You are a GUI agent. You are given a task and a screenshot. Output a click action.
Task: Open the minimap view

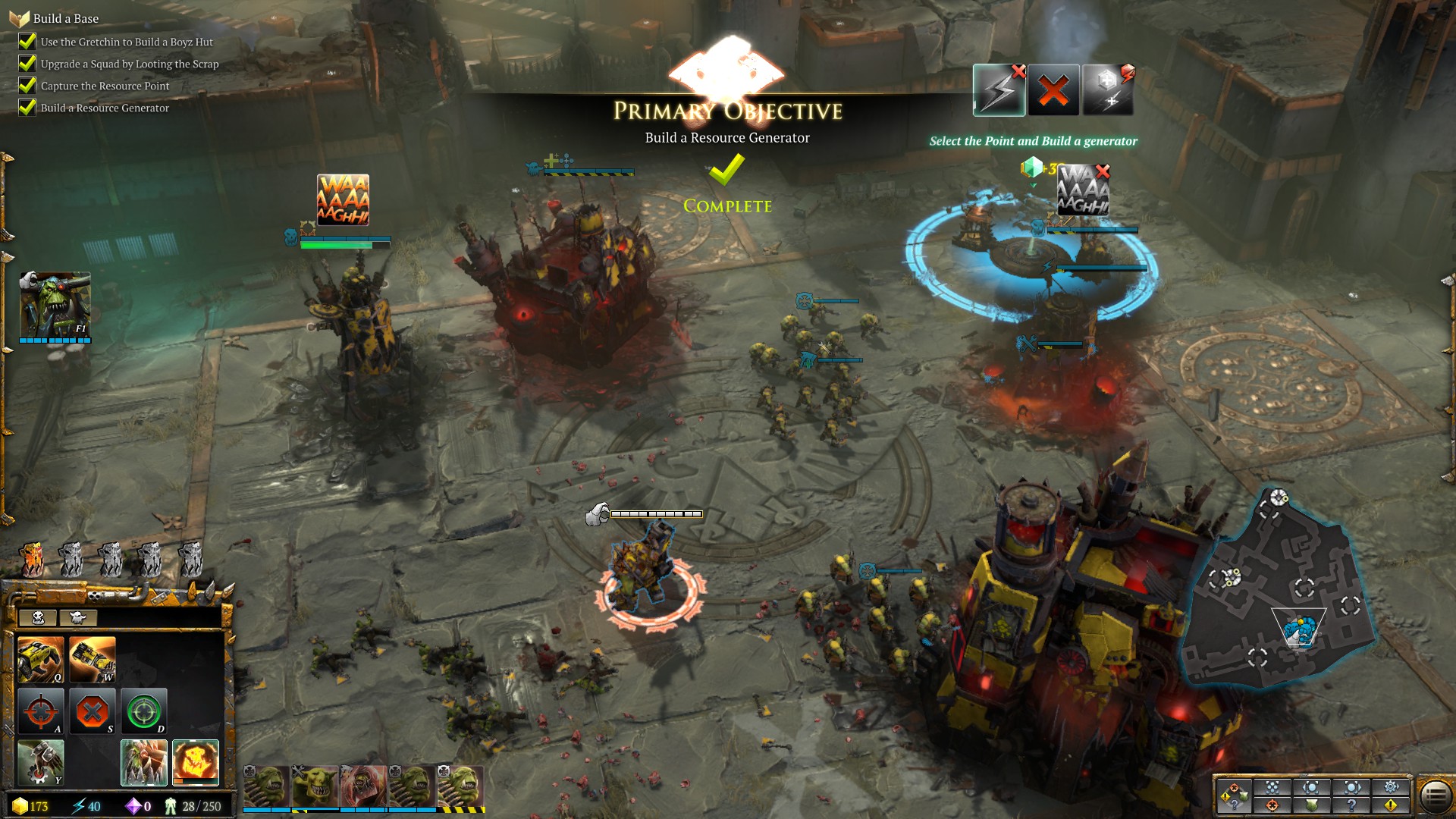tap(1282, 591)
